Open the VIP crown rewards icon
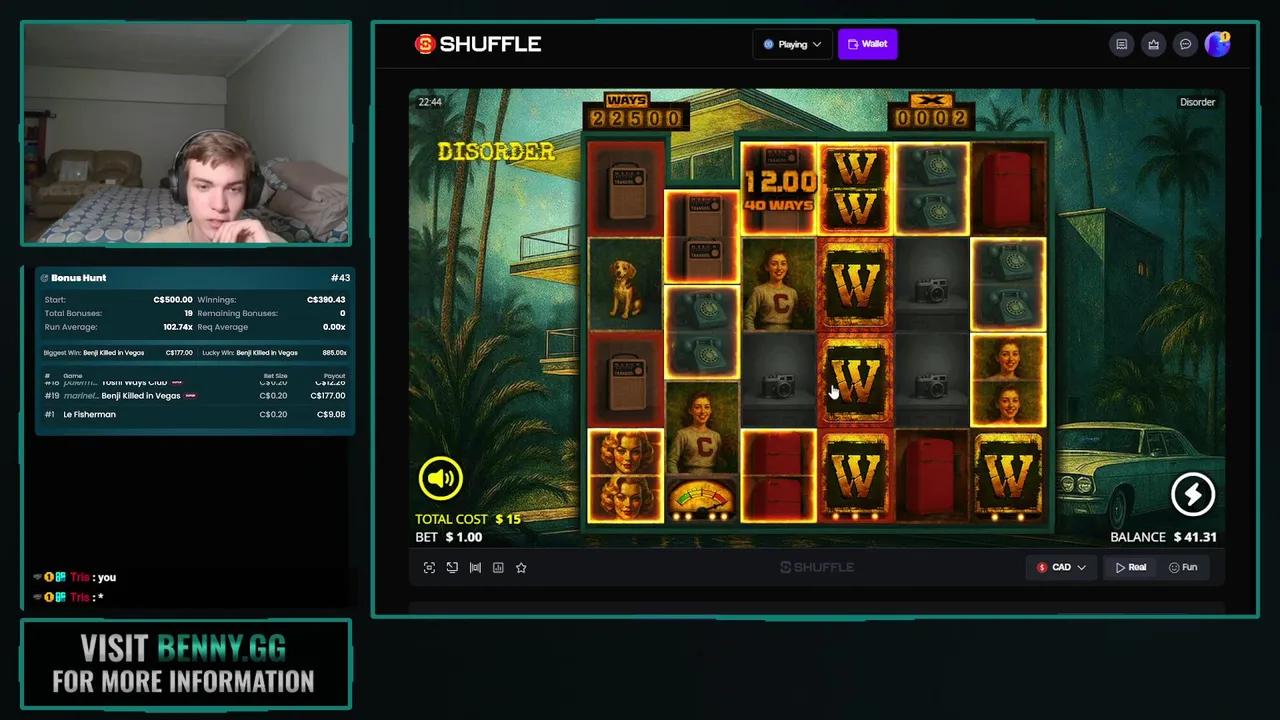 tap(1153, 44)
